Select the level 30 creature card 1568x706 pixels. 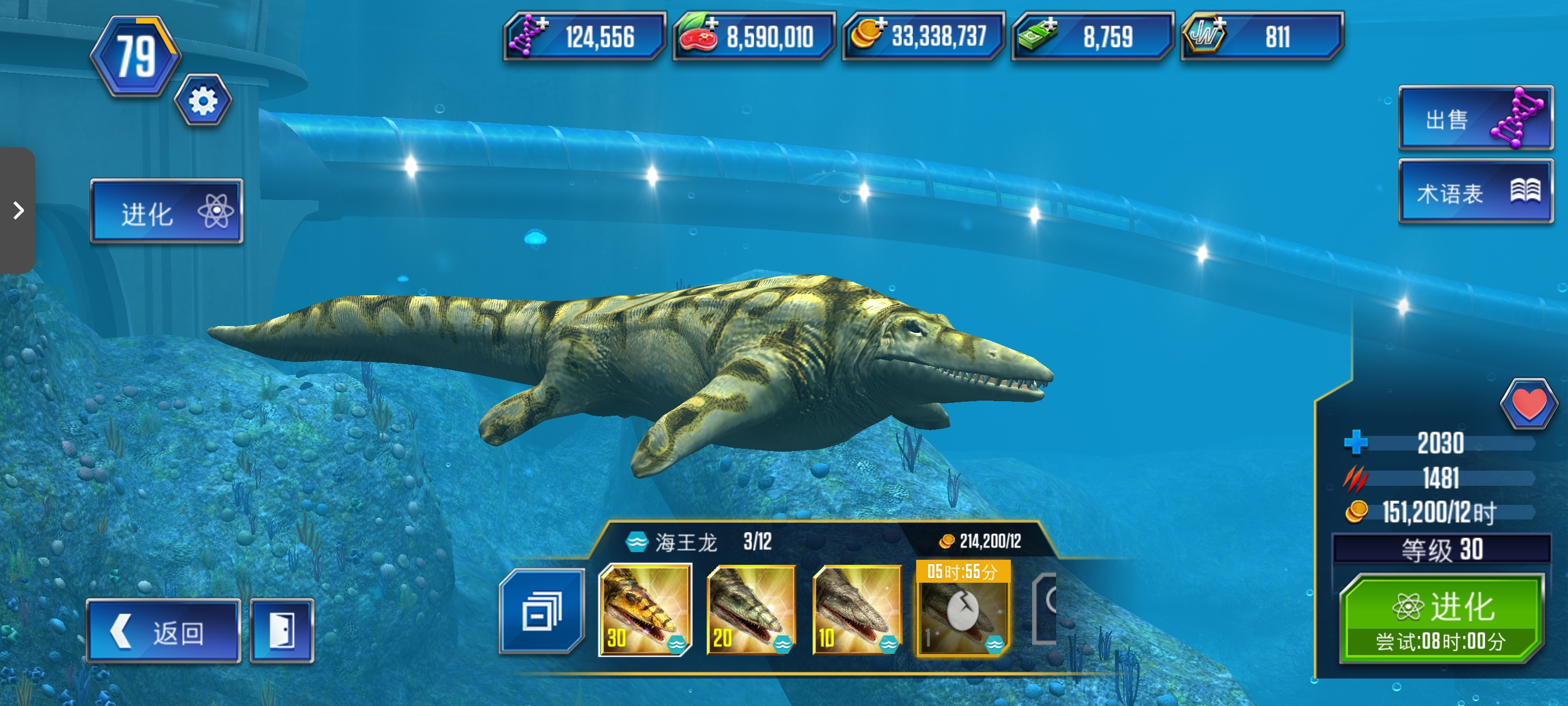pos(645,610)
